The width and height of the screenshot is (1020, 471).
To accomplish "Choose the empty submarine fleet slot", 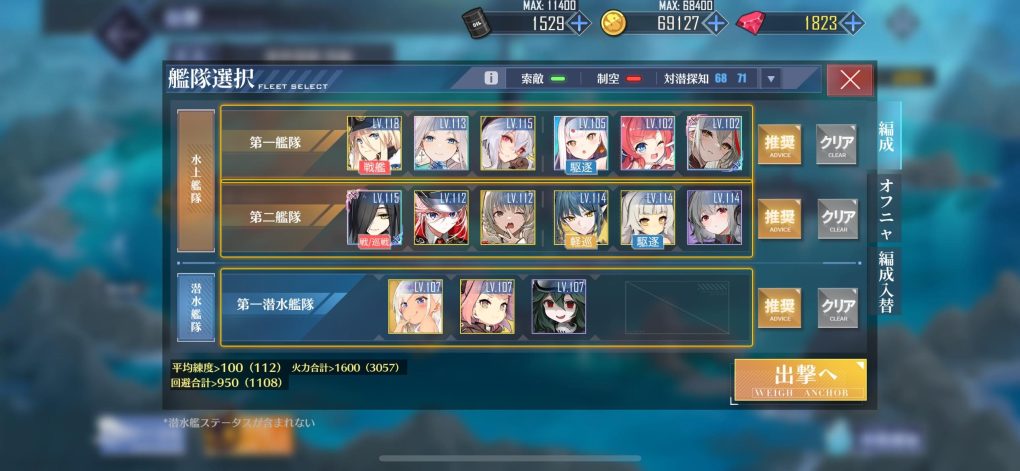I will [677, 307].
